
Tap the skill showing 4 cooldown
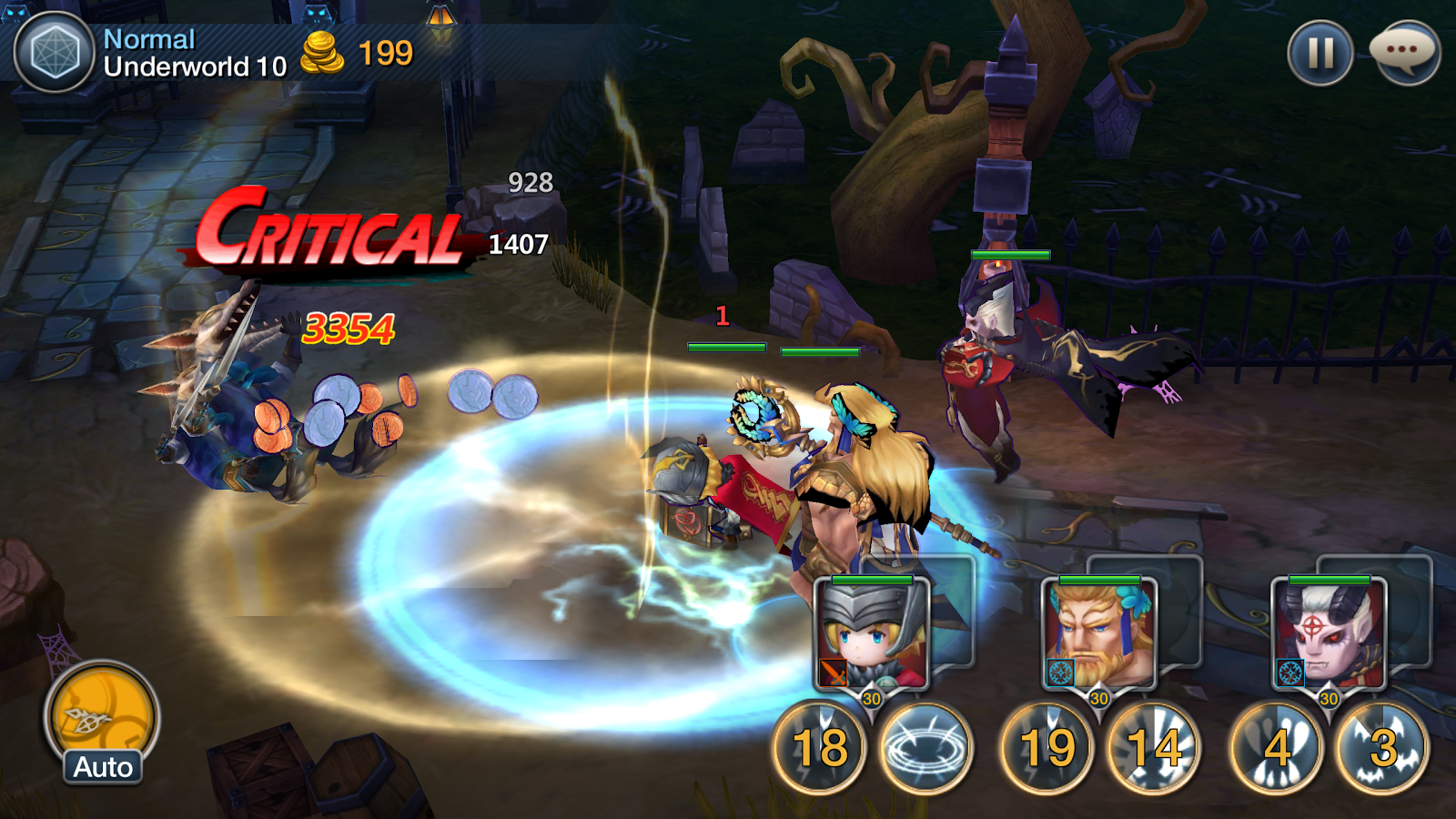1277,748
